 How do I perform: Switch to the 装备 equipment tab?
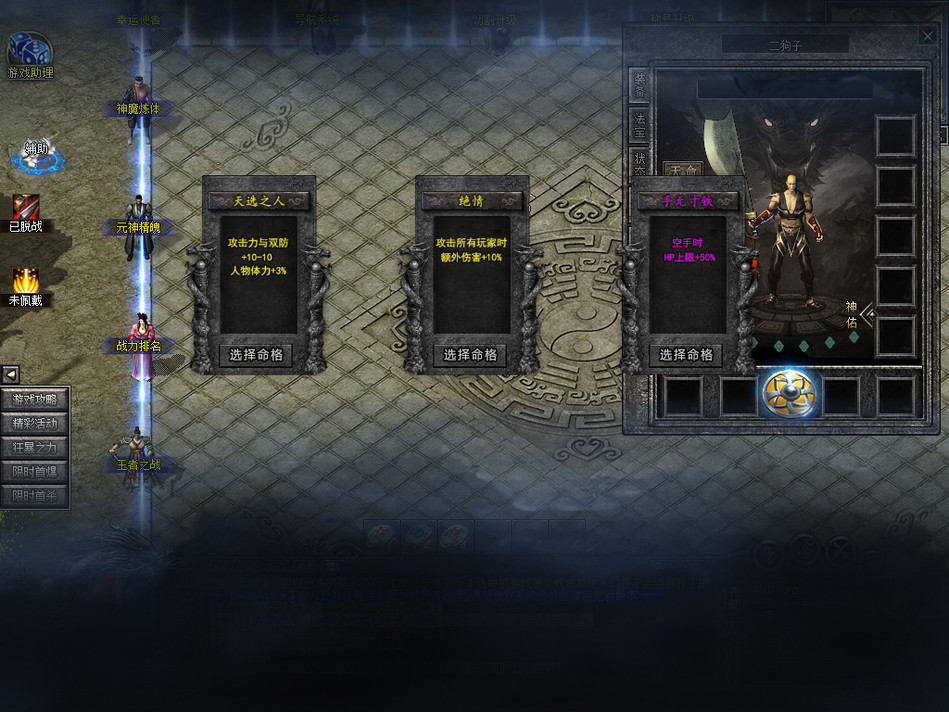click(x=640, y=85)
